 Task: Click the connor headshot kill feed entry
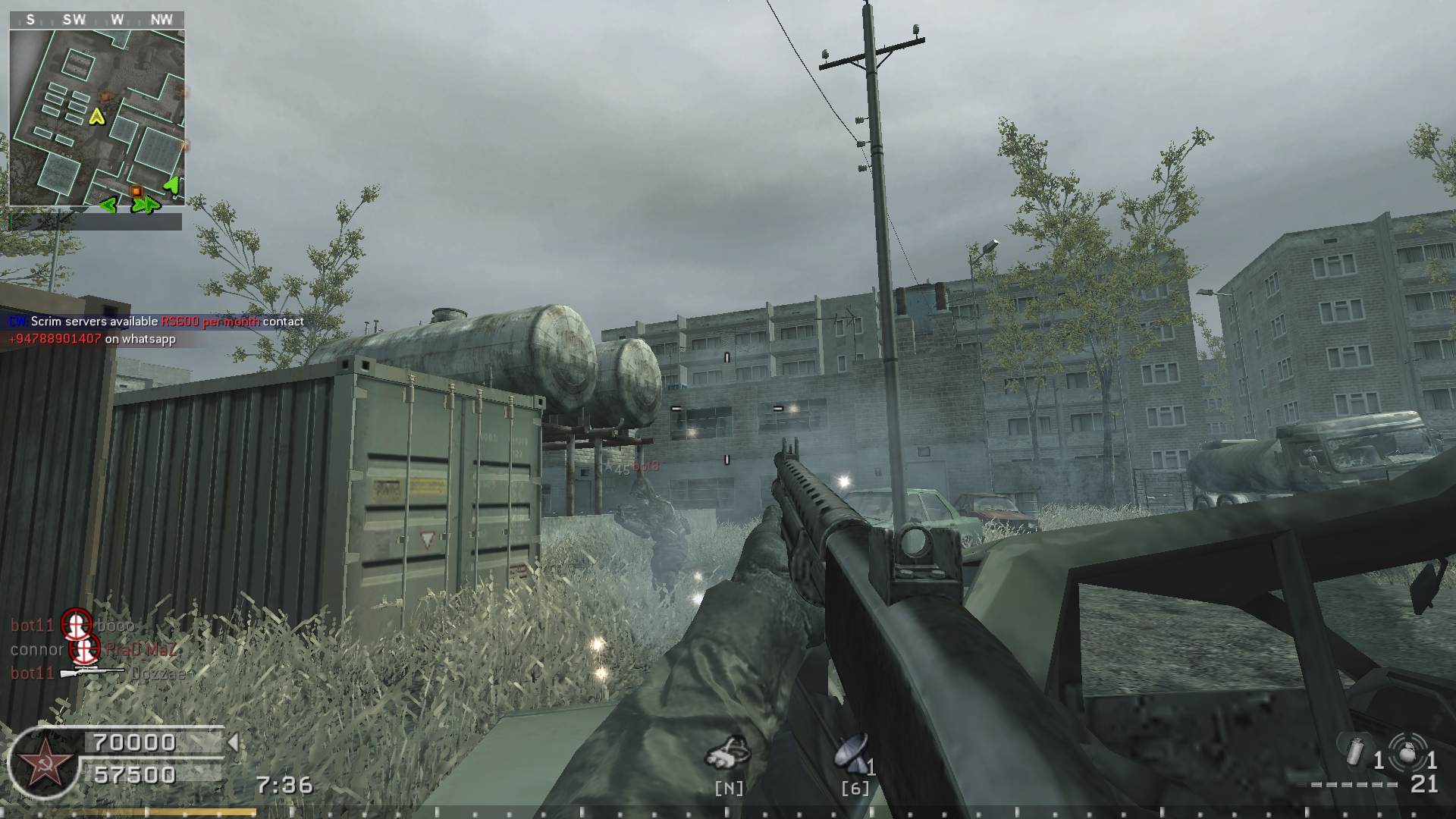(93, 649)
